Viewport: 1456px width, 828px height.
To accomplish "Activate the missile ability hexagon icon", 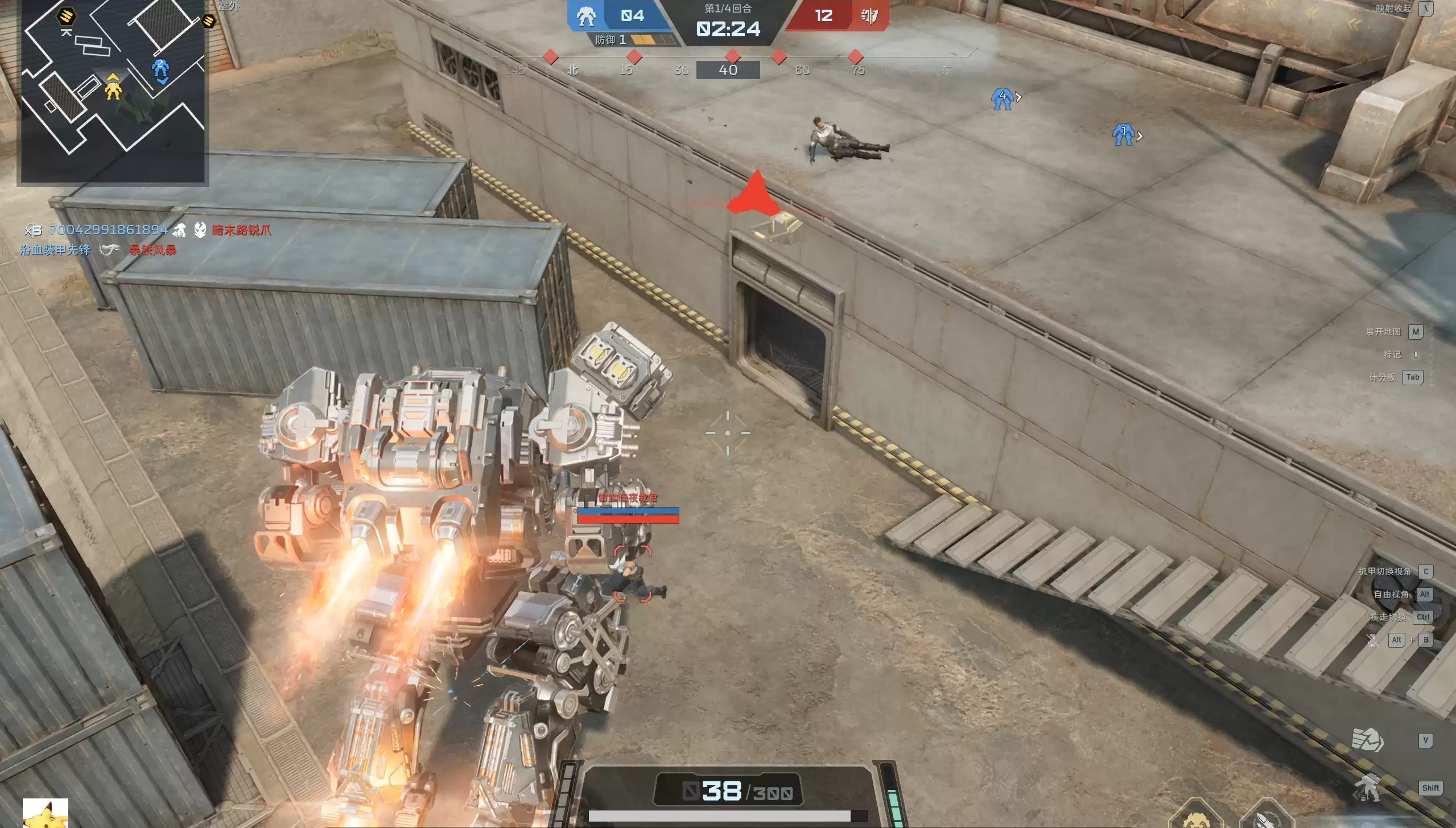I will [x=1266, y=818].
